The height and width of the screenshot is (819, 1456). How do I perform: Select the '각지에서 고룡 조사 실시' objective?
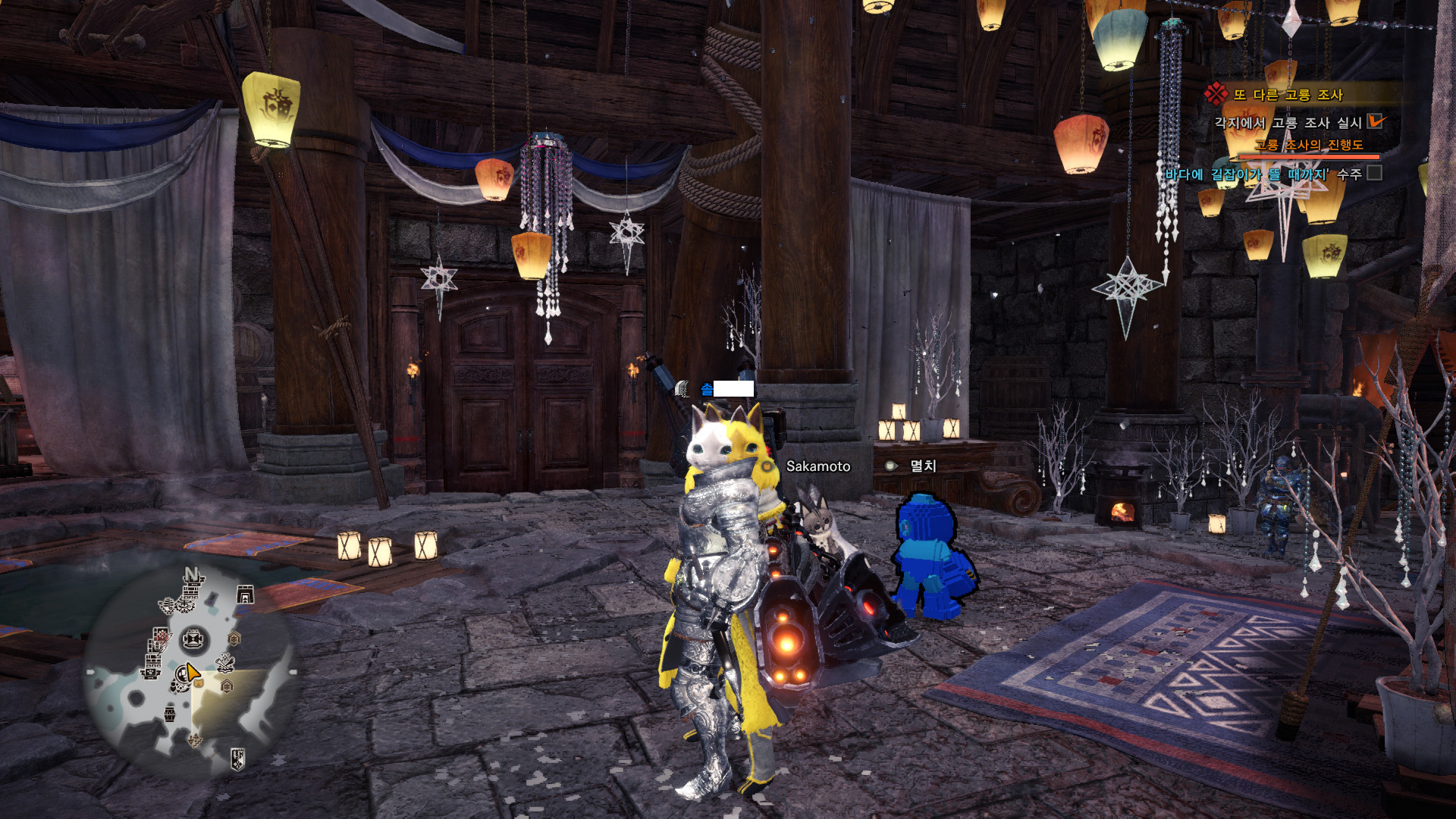pos(1288,123)
